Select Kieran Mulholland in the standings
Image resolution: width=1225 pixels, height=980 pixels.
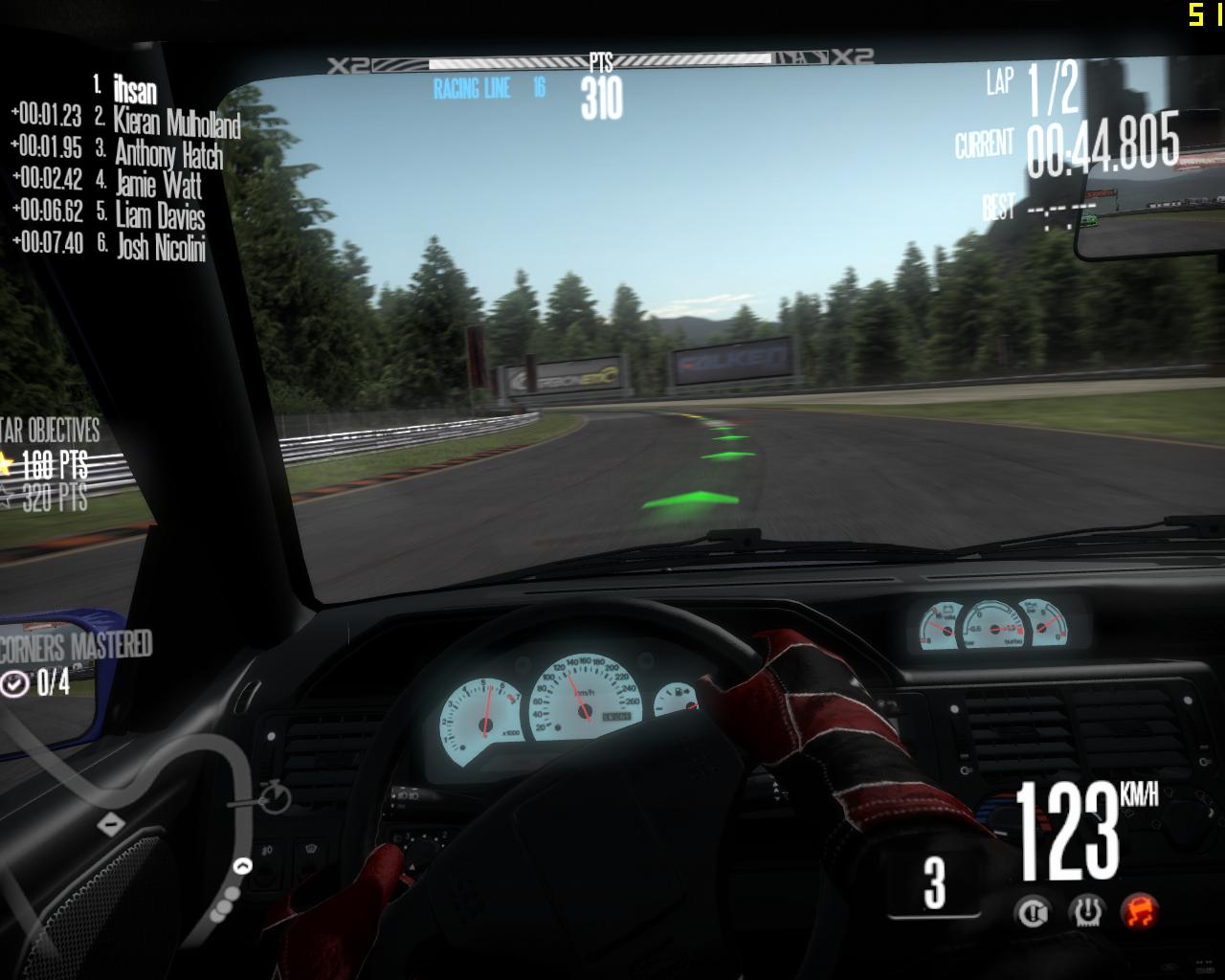click(176, 122)
